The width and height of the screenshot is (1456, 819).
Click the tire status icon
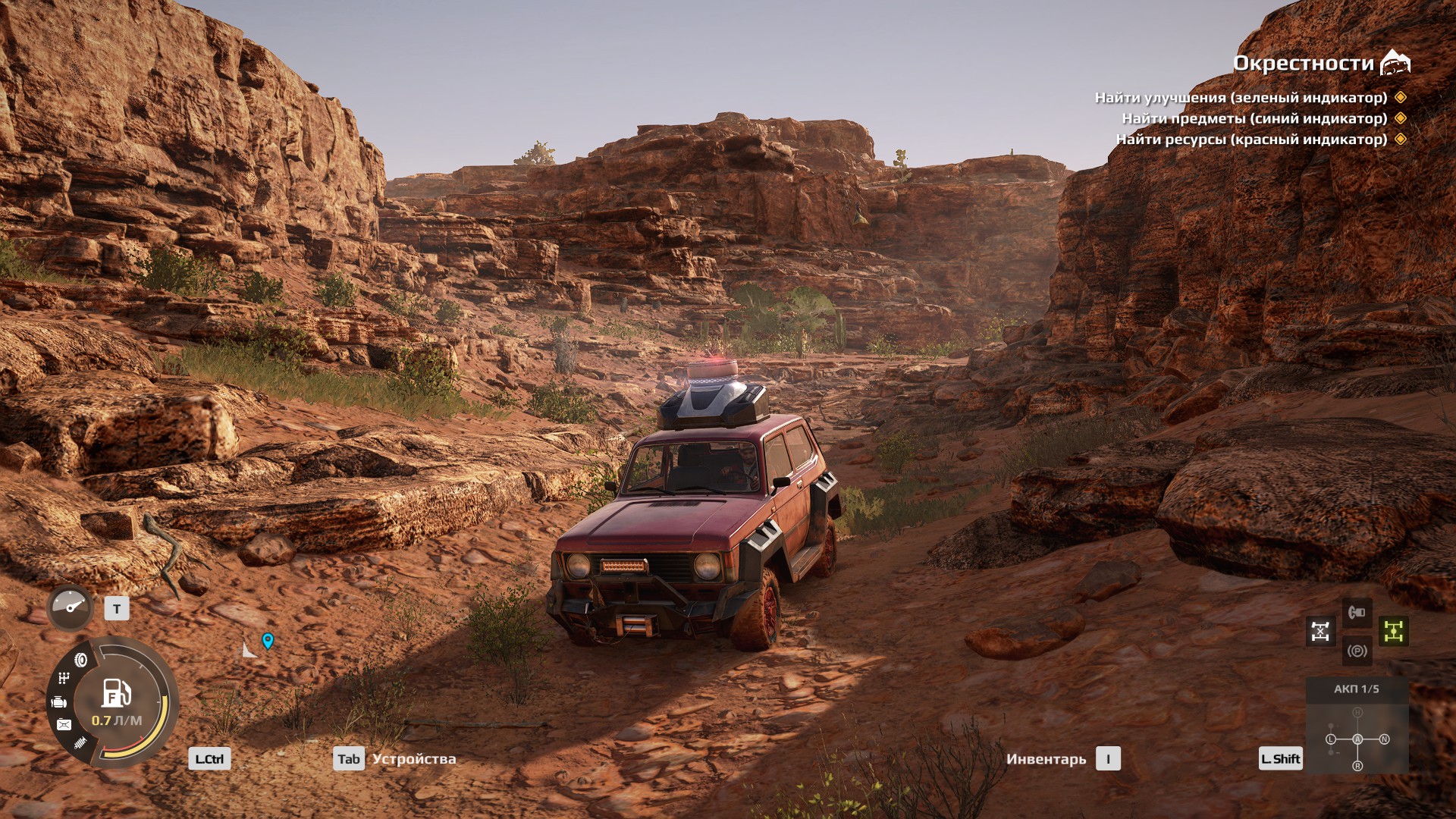[80, 661]
